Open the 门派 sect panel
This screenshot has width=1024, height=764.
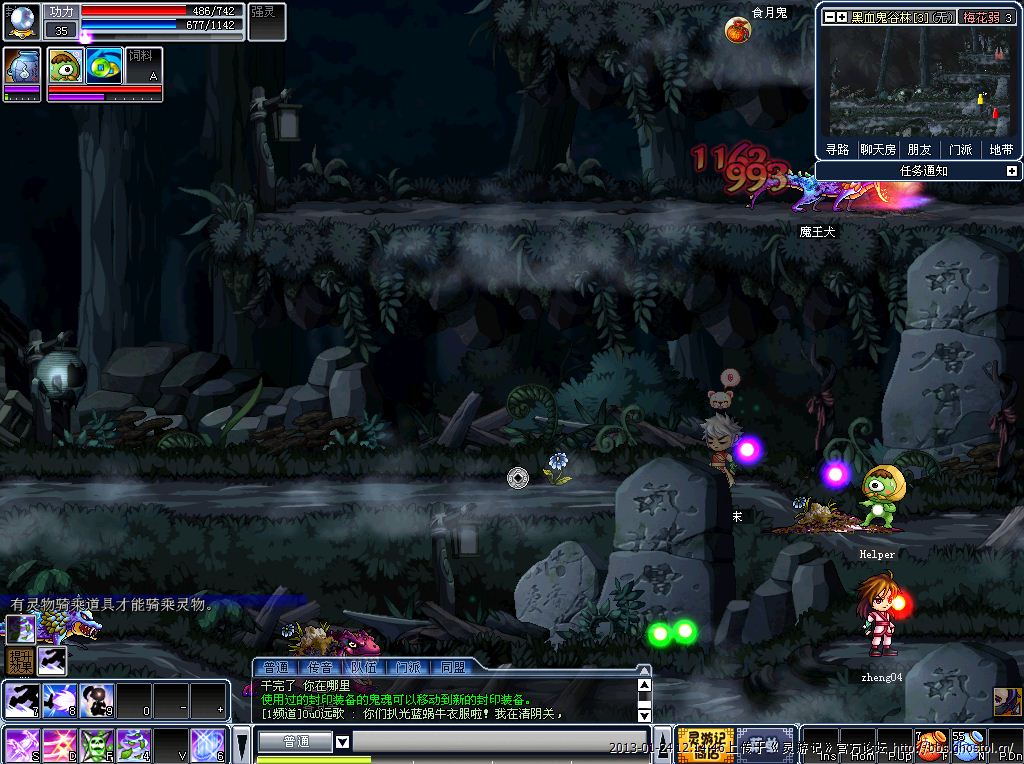[960, 149]
